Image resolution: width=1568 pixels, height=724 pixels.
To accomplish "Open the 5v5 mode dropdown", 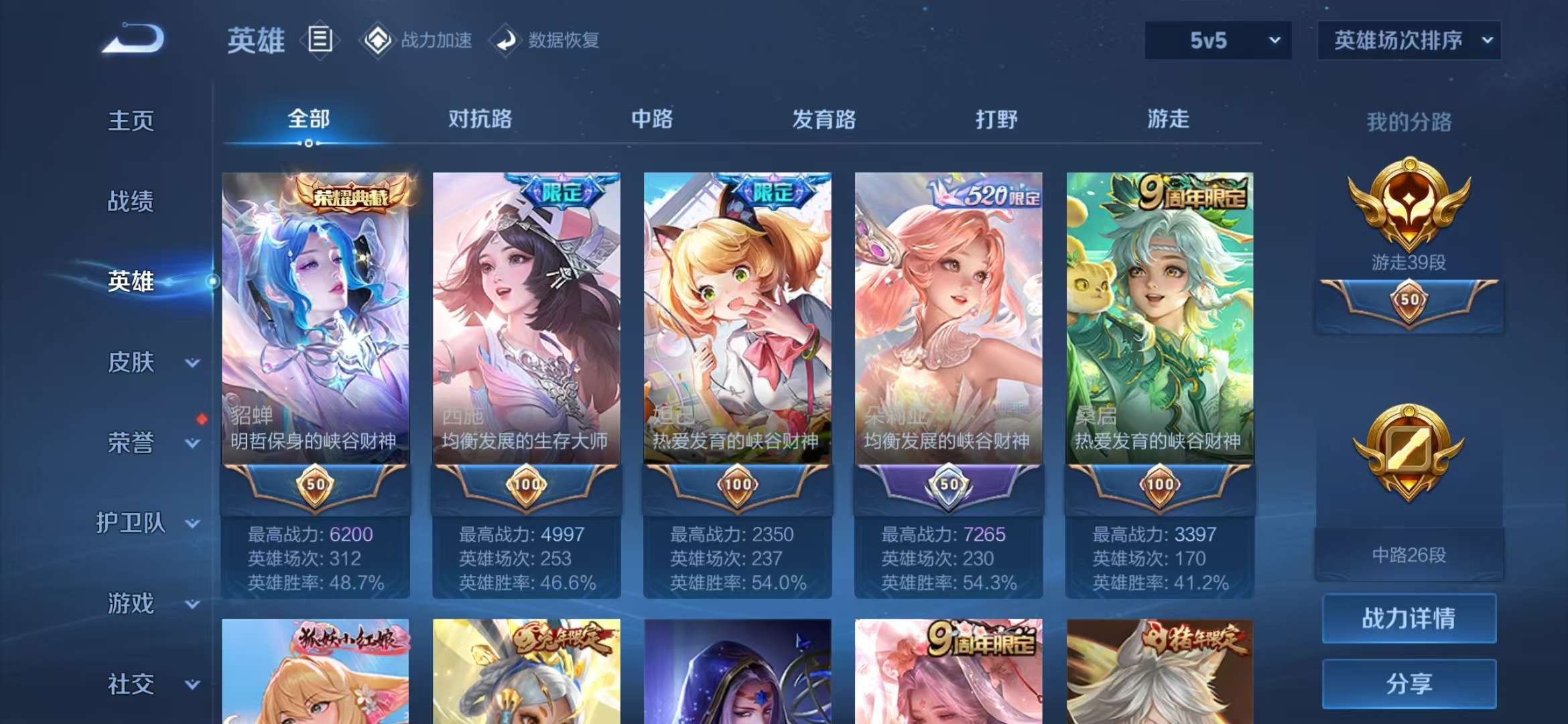I will [x=1216, y=40].
